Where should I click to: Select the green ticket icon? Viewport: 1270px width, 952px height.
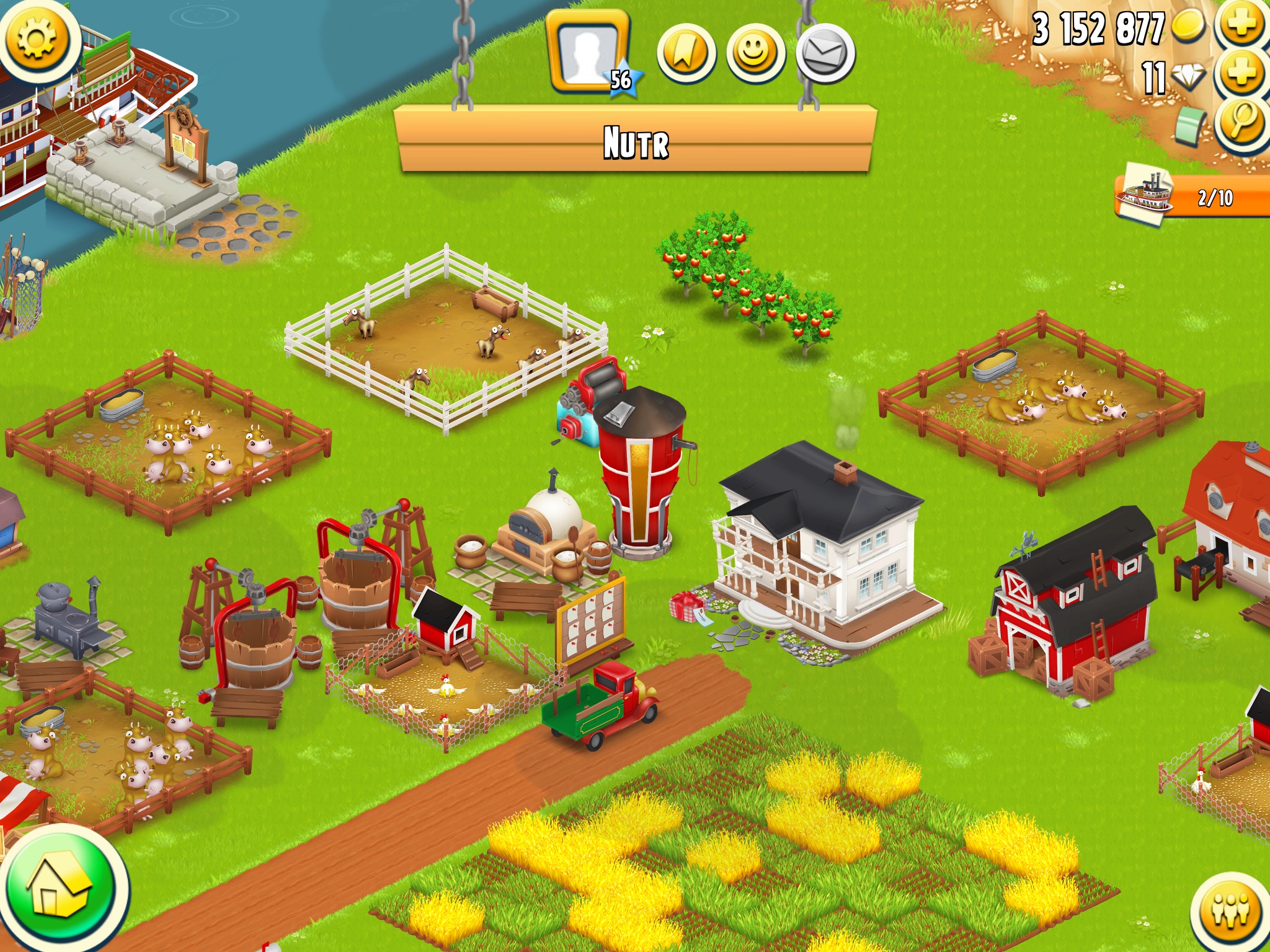(x=1189, y=125)
